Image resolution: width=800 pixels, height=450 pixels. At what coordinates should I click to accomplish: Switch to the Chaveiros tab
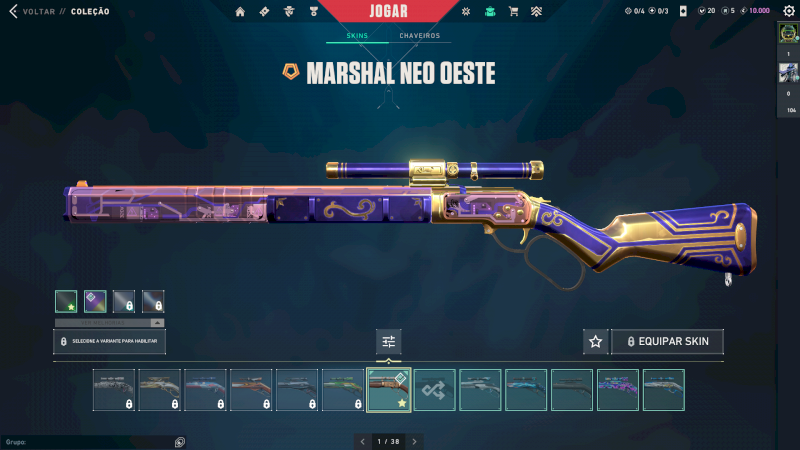pyautogui.click(x=419, y=36)
